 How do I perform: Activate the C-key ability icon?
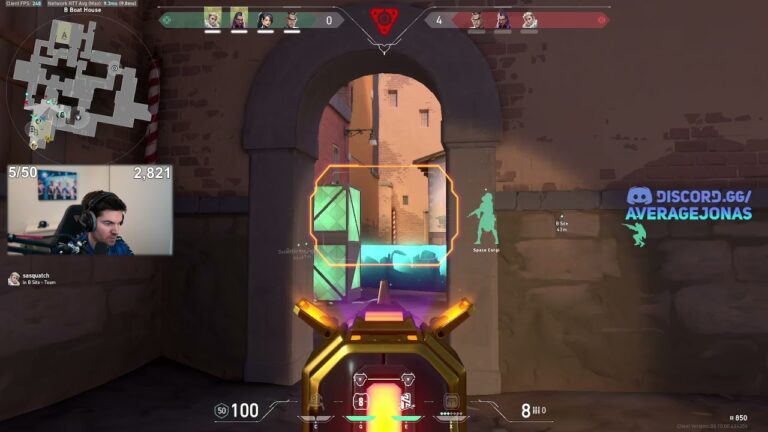(314, 401)
